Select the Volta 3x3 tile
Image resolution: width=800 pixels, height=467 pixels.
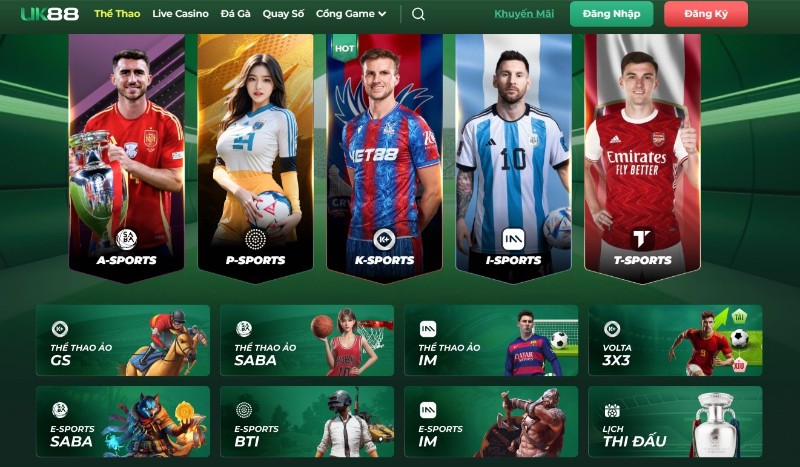point(675,340)
